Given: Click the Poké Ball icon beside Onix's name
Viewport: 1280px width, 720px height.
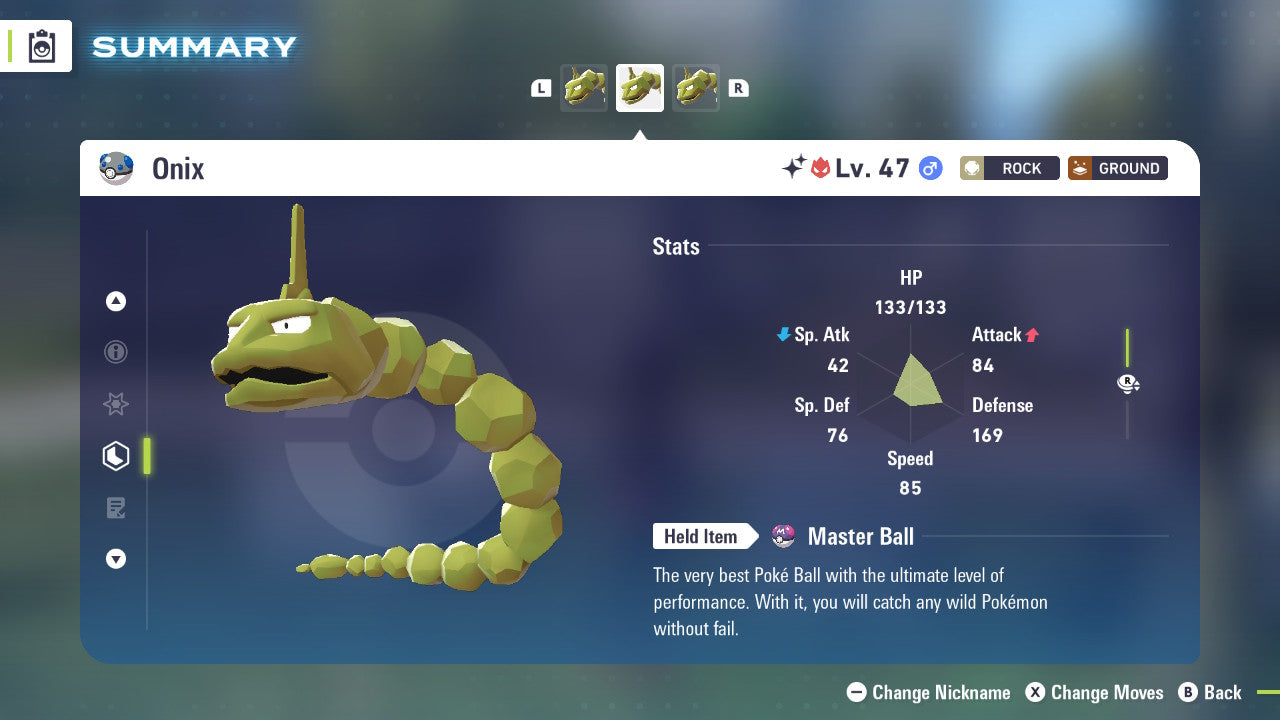Looking at the screenshot, I should coord(117,168).
